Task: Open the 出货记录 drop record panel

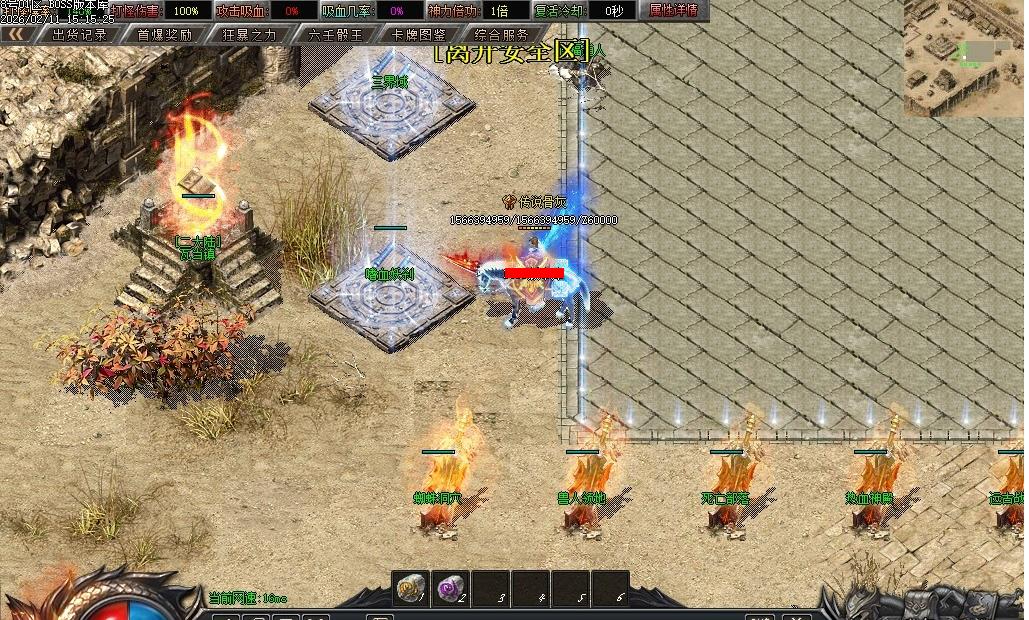Action: [x=79, y=34]
